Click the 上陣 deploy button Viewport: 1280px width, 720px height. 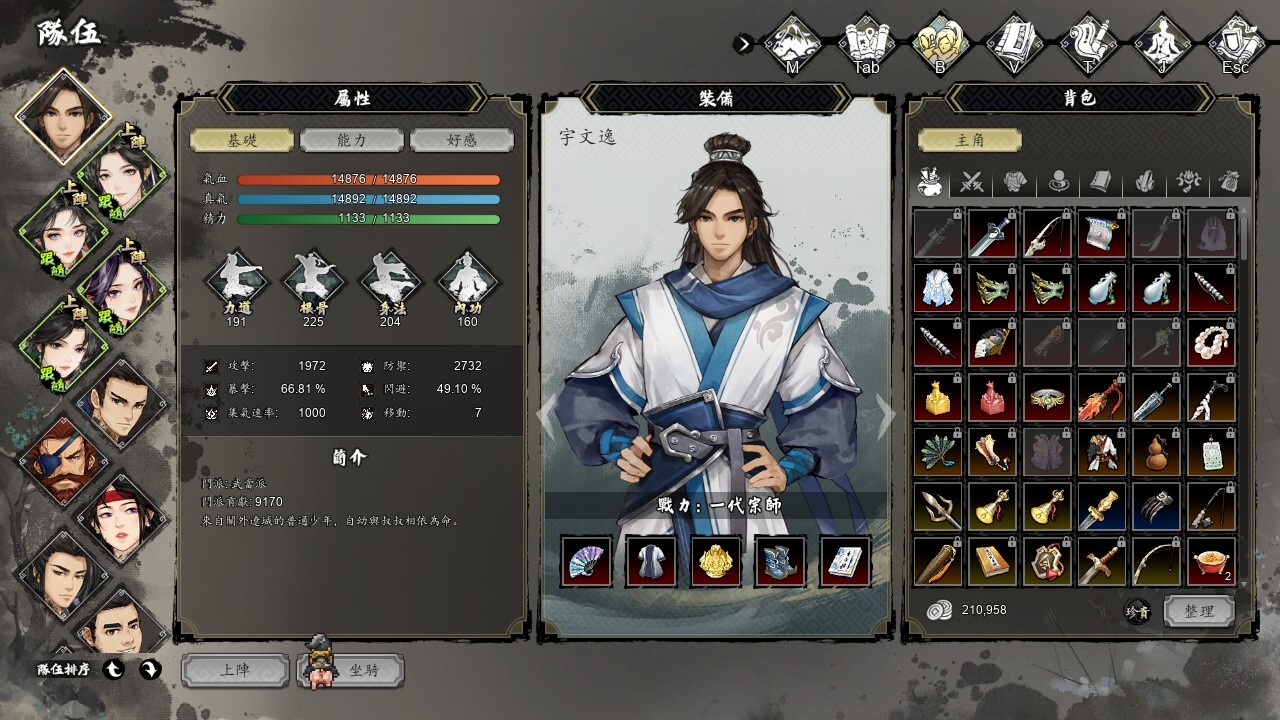[x=234, y=670]
